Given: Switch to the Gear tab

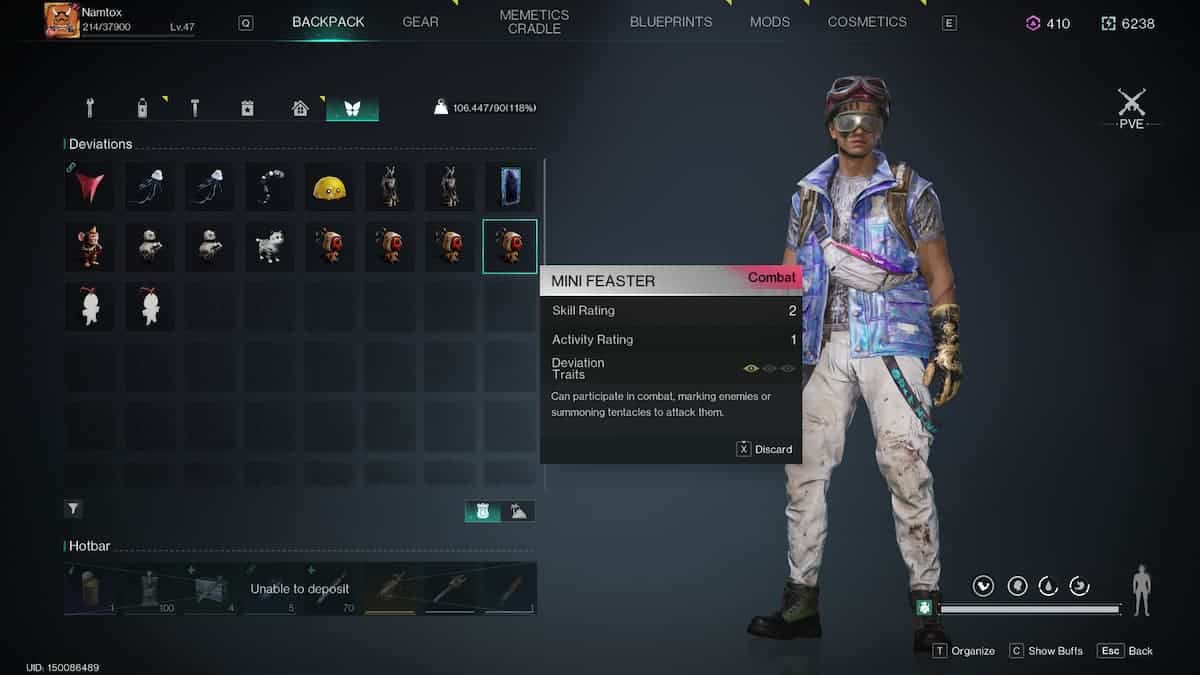Looking at the screenshot, I should pyautogui.click(x=420, y=22).
